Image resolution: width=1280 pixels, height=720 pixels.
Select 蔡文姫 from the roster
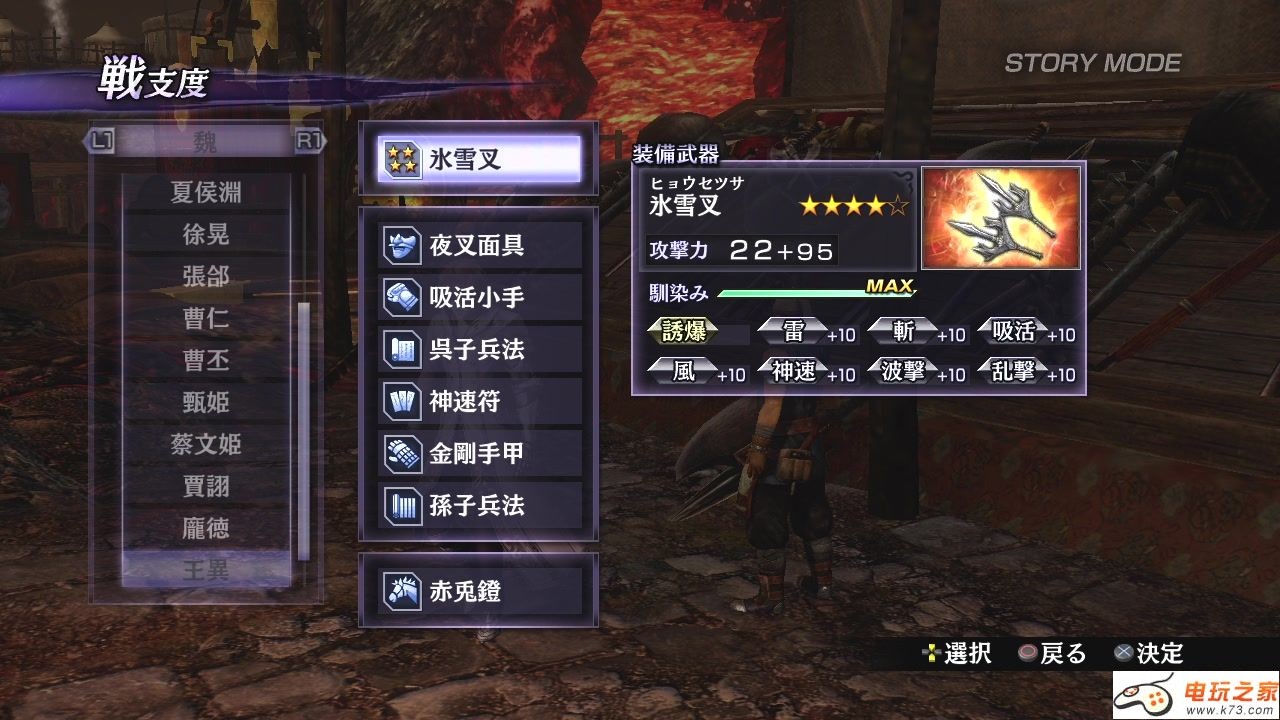tap(206, 444)
